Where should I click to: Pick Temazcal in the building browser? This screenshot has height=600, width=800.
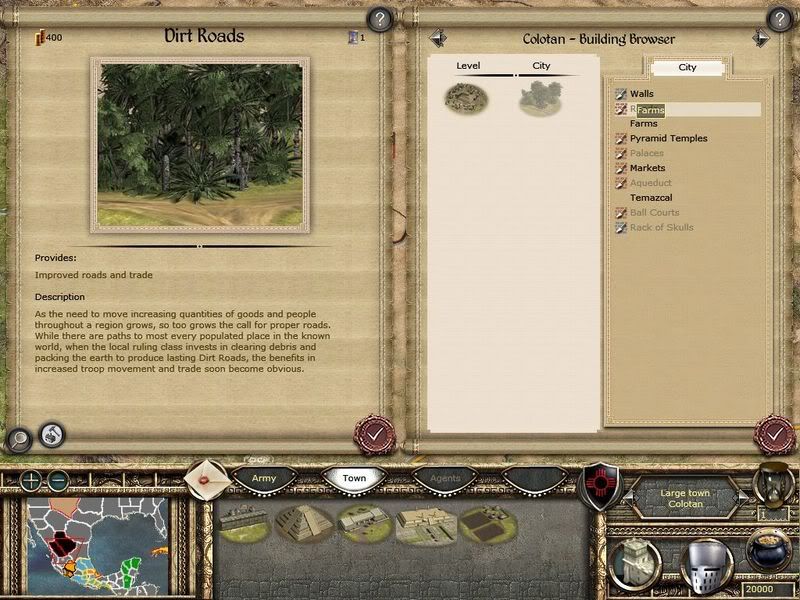(652, 198)
